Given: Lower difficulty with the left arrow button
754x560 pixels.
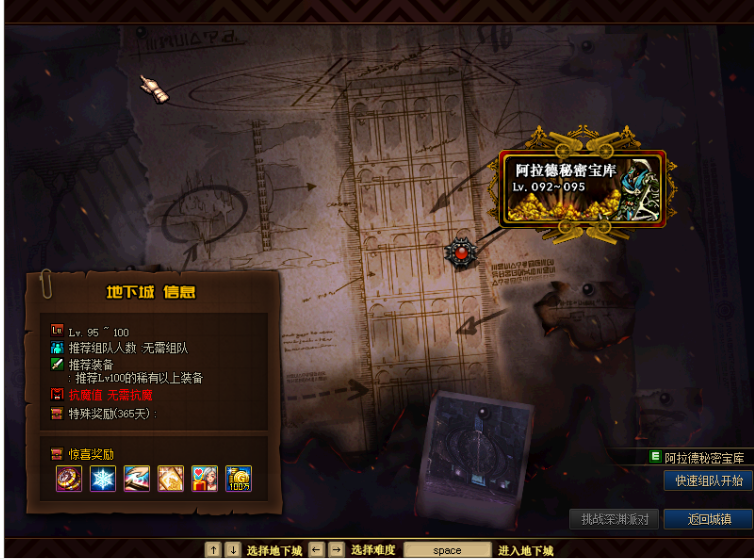Looking at the screenshot, I should [x=317, y=550].
